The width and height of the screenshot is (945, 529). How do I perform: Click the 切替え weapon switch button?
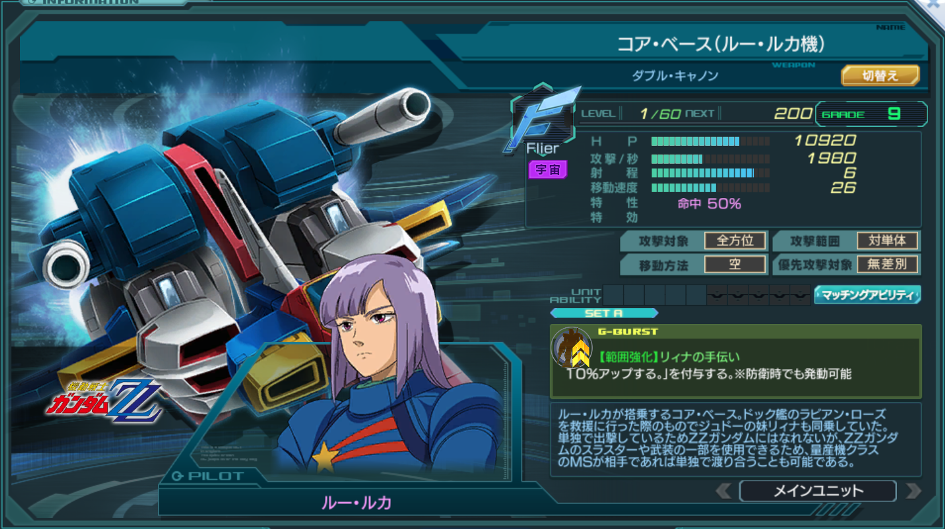coord(879,75)
